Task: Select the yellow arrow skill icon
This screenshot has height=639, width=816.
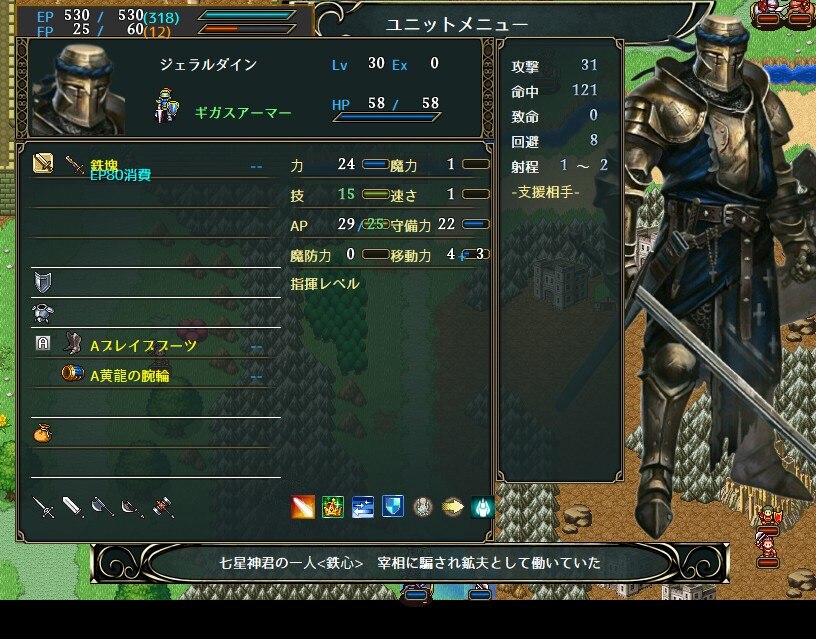Action: (453, 507)
